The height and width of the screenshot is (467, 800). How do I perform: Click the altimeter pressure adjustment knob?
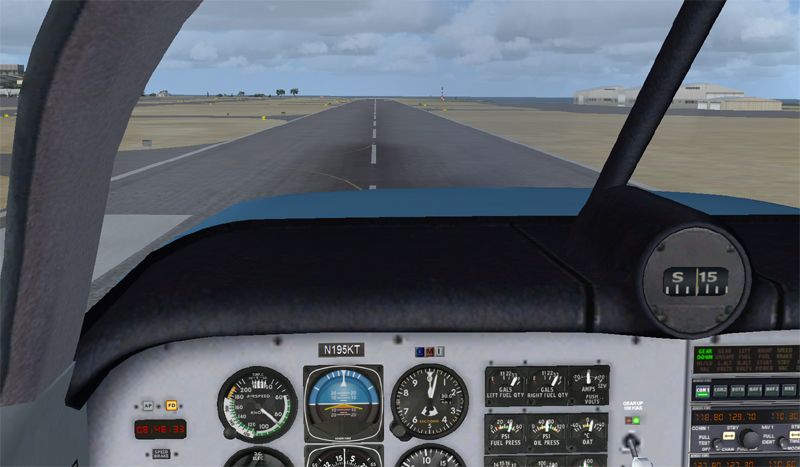click(397, 432)
